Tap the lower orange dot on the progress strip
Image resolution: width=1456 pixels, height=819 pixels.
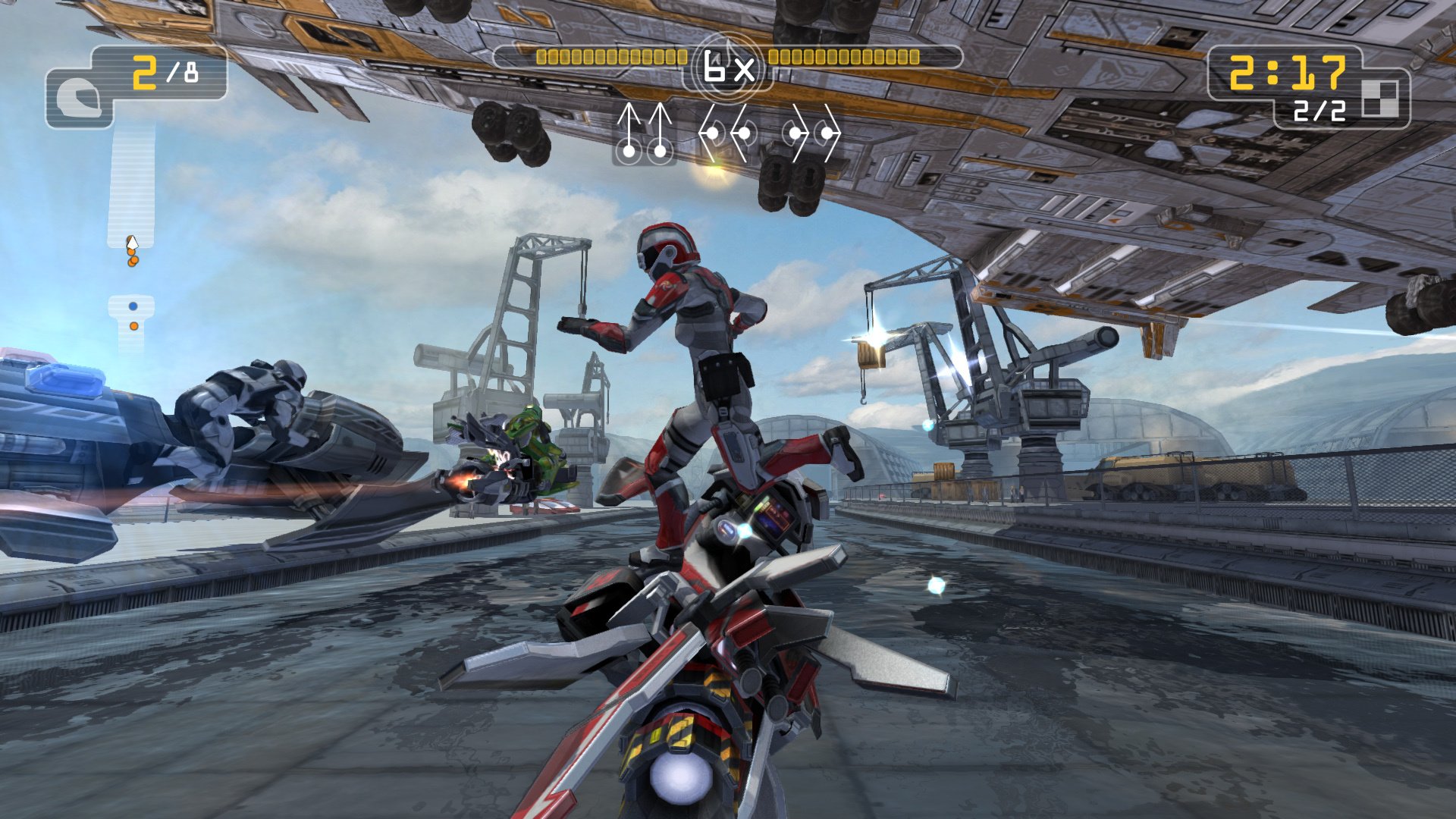[x=134, y=325]
